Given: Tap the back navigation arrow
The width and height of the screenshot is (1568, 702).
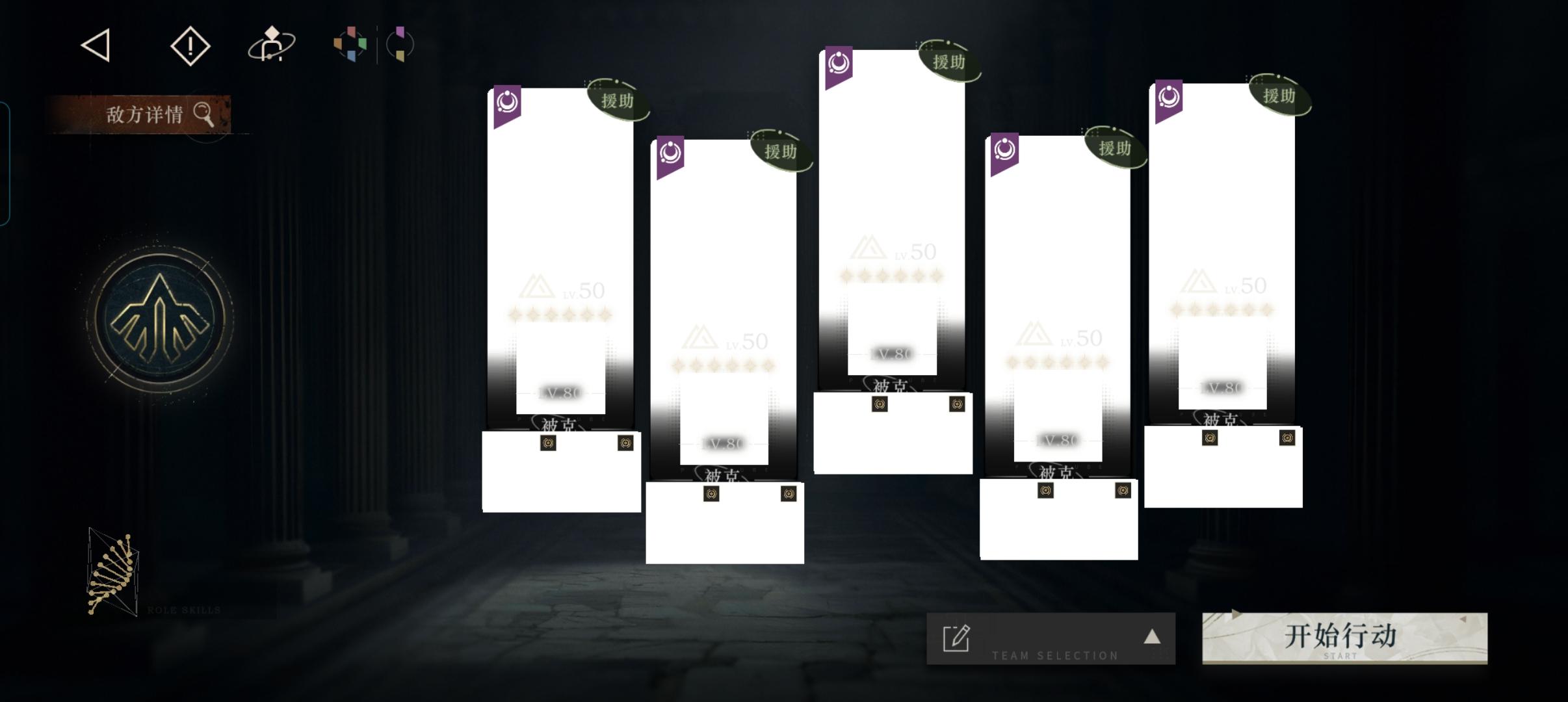Looking at the screenshot, I should (x=94, y=44).
